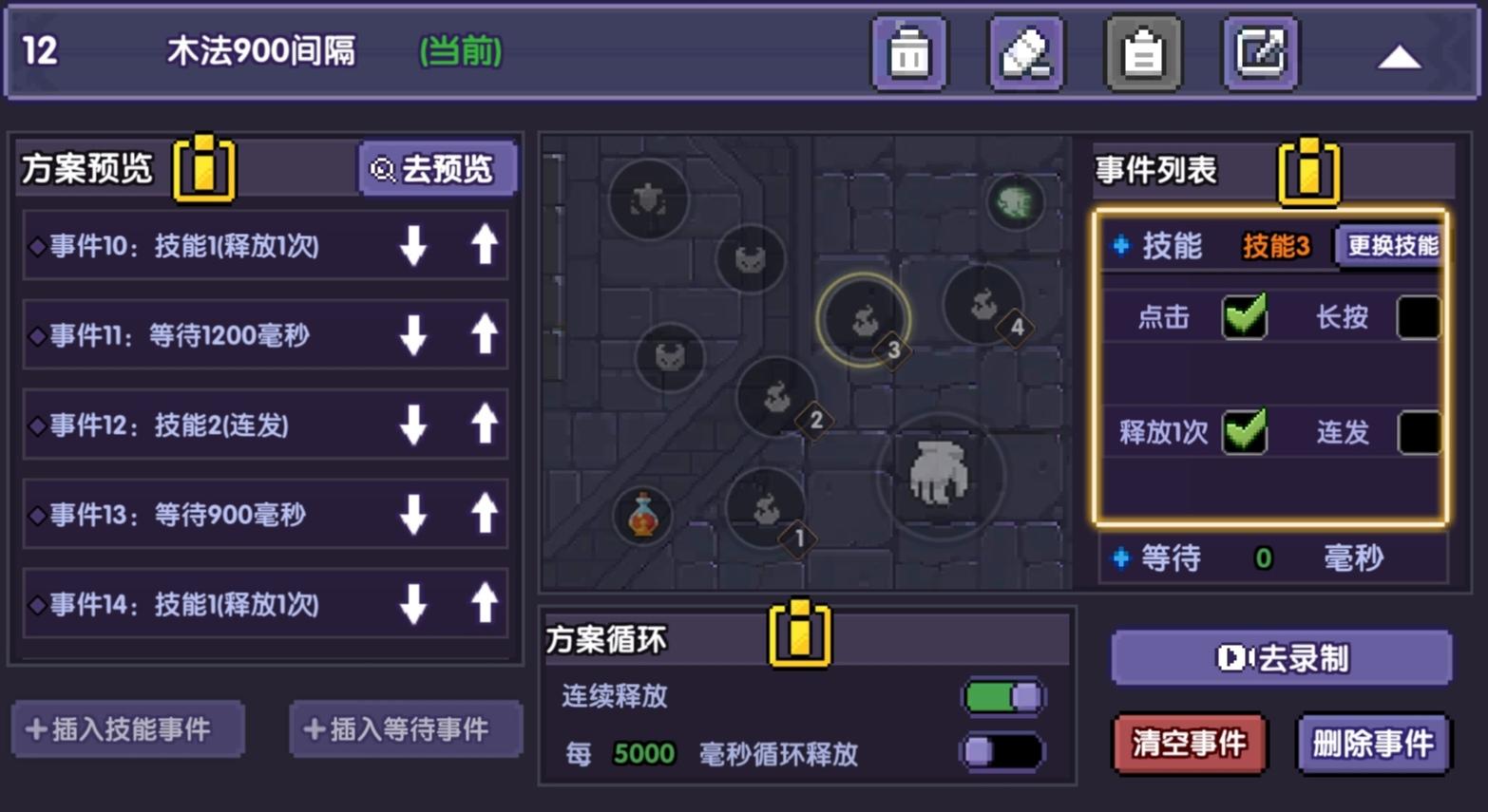Click the clipboard paste icon at the top
Viewport: 1488px width, 812px height.
click(x=1143, y=54)
